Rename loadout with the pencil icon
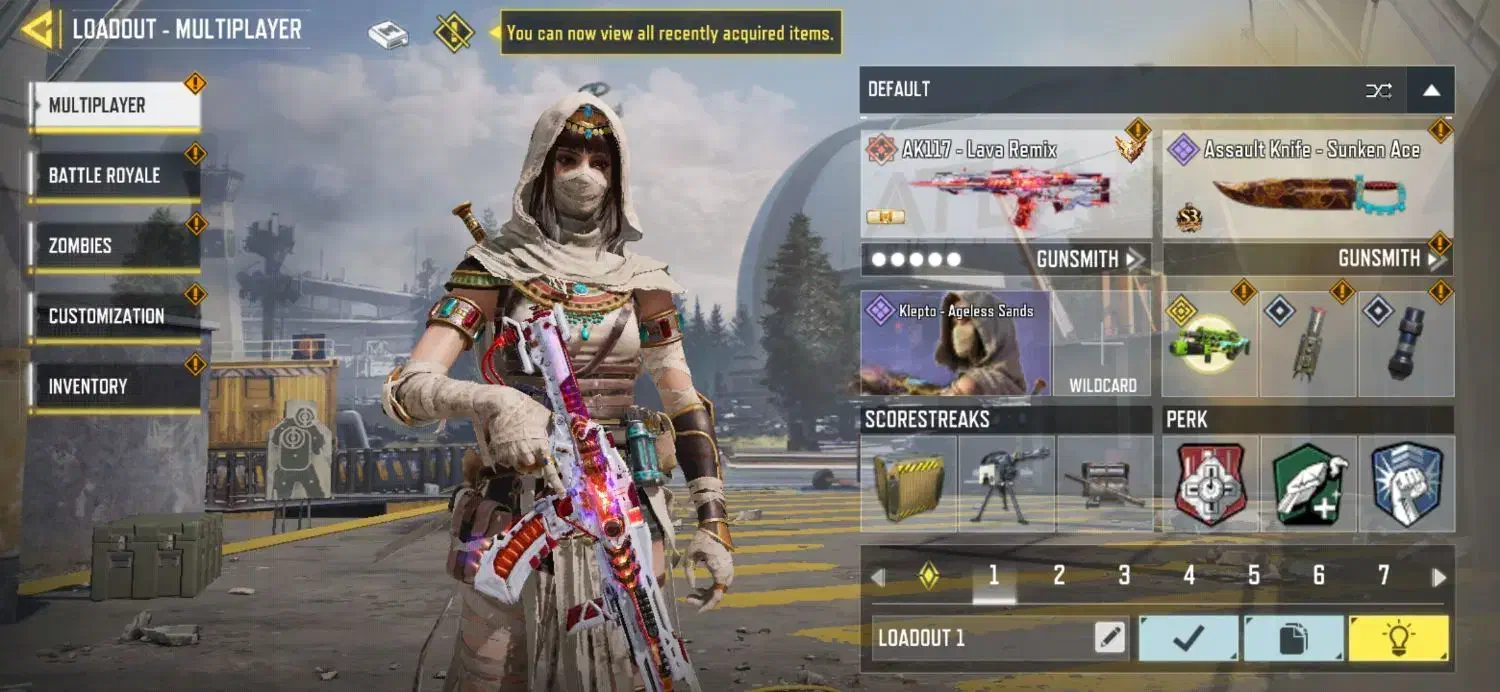This screenshot has width=1500, height=692. click(1110, 637)
